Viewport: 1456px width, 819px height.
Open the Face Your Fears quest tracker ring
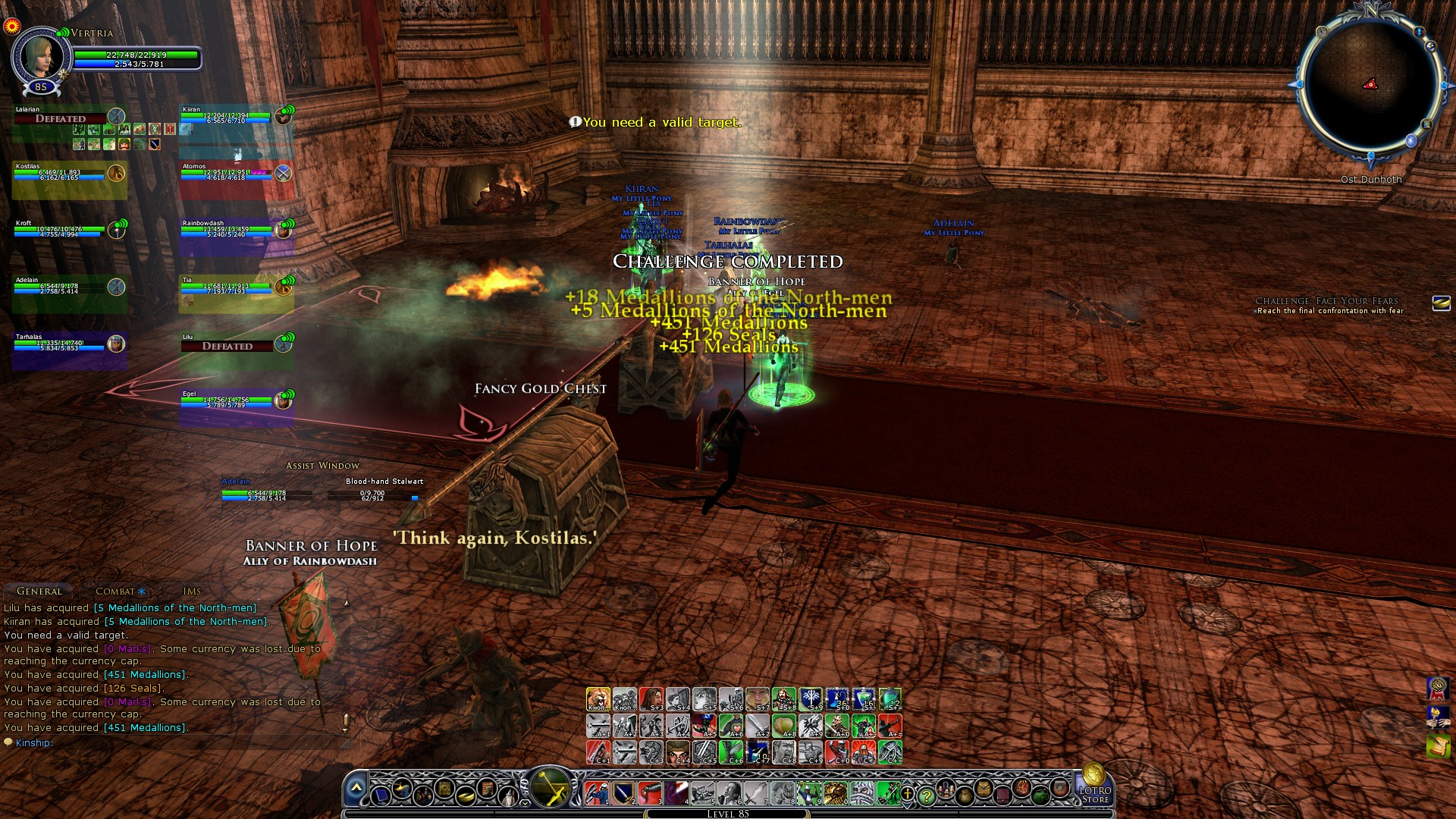click(1441, 304)
